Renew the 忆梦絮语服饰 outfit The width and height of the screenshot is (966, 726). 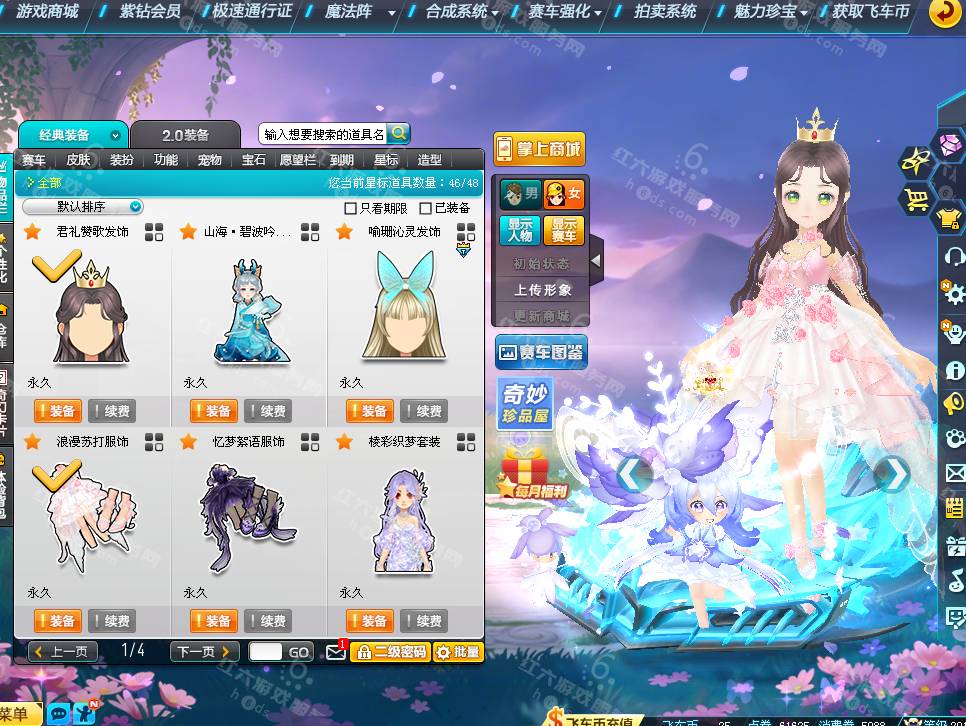pyautogui.click(x=265, y=621)
